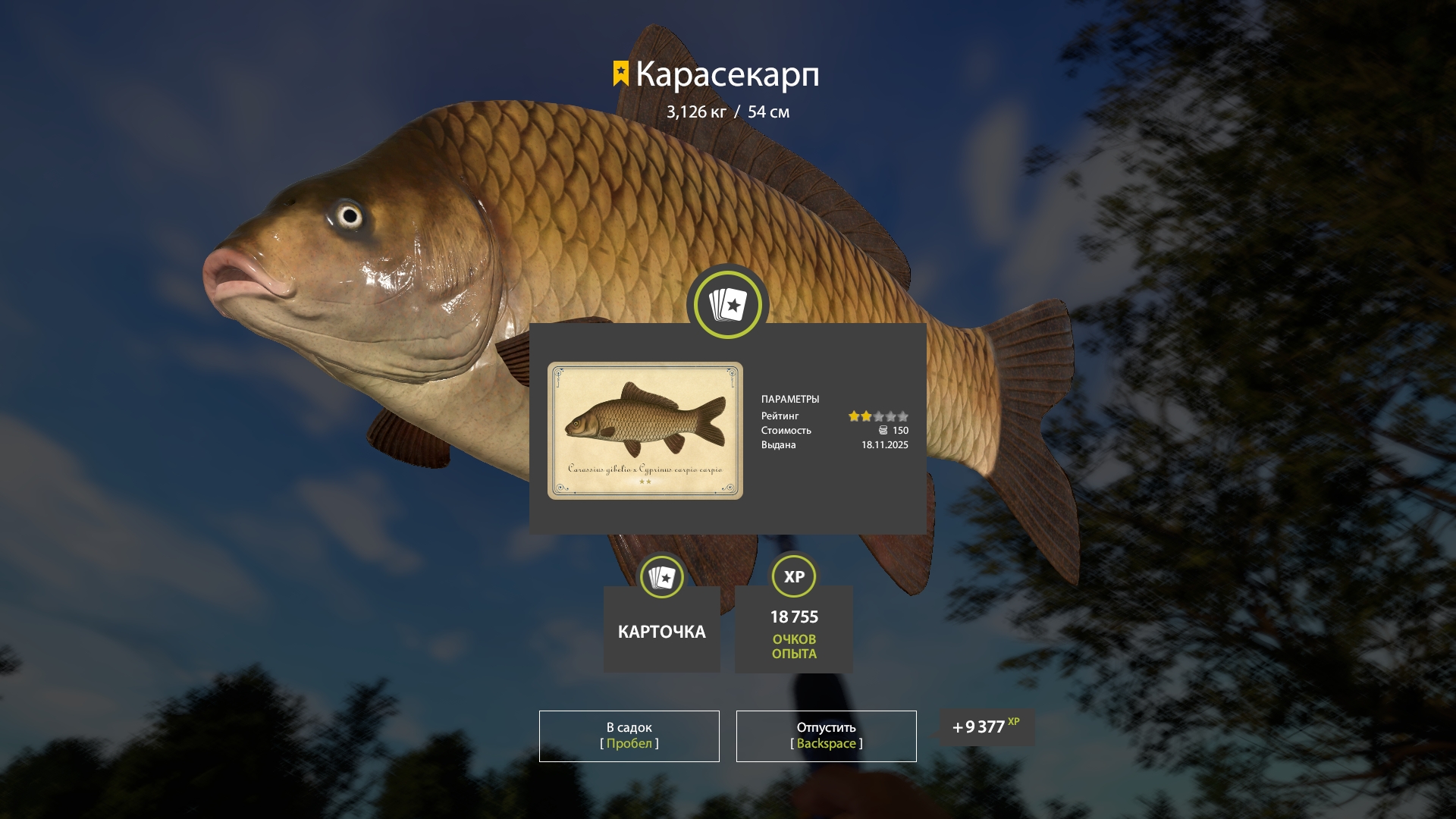
Task: Click the yellow bookmark icon beside Карасекарп
Action: point(620,74)
